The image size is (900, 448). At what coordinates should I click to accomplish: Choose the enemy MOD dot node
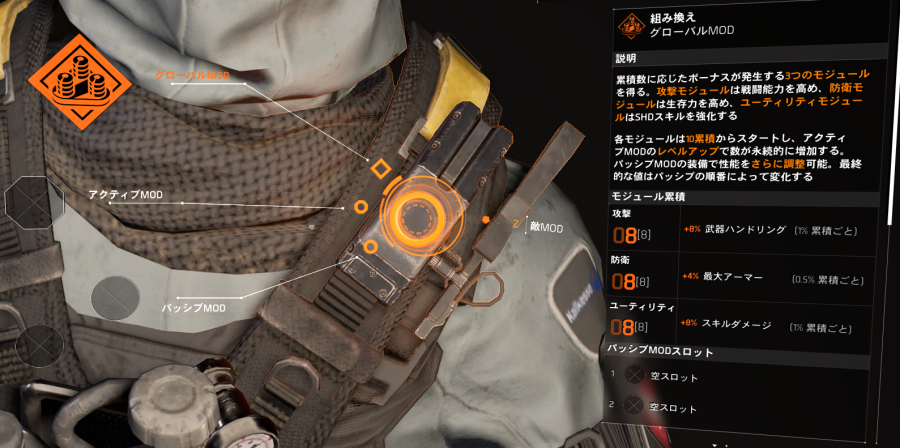[x=485, y=219]
